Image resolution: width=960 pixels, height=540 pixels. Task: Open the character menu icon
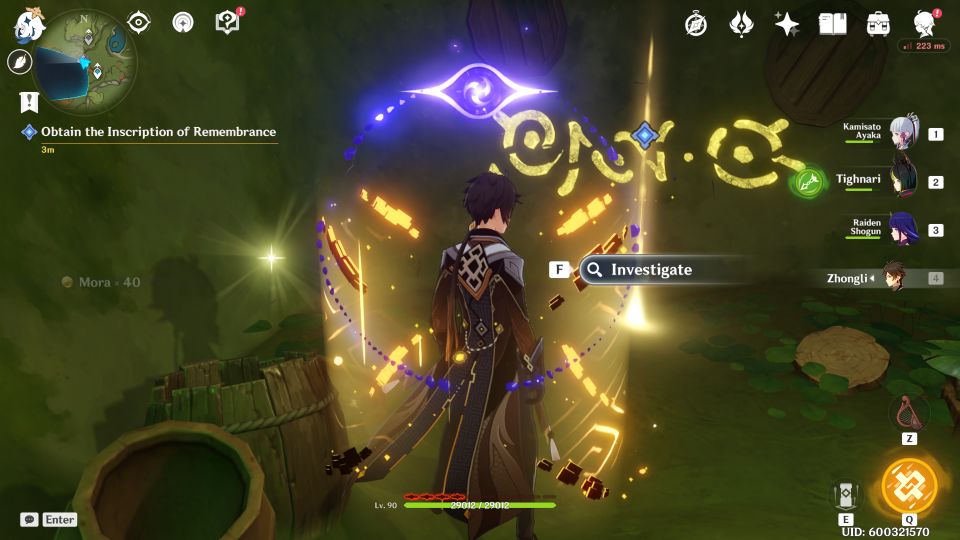click(925, 24)
